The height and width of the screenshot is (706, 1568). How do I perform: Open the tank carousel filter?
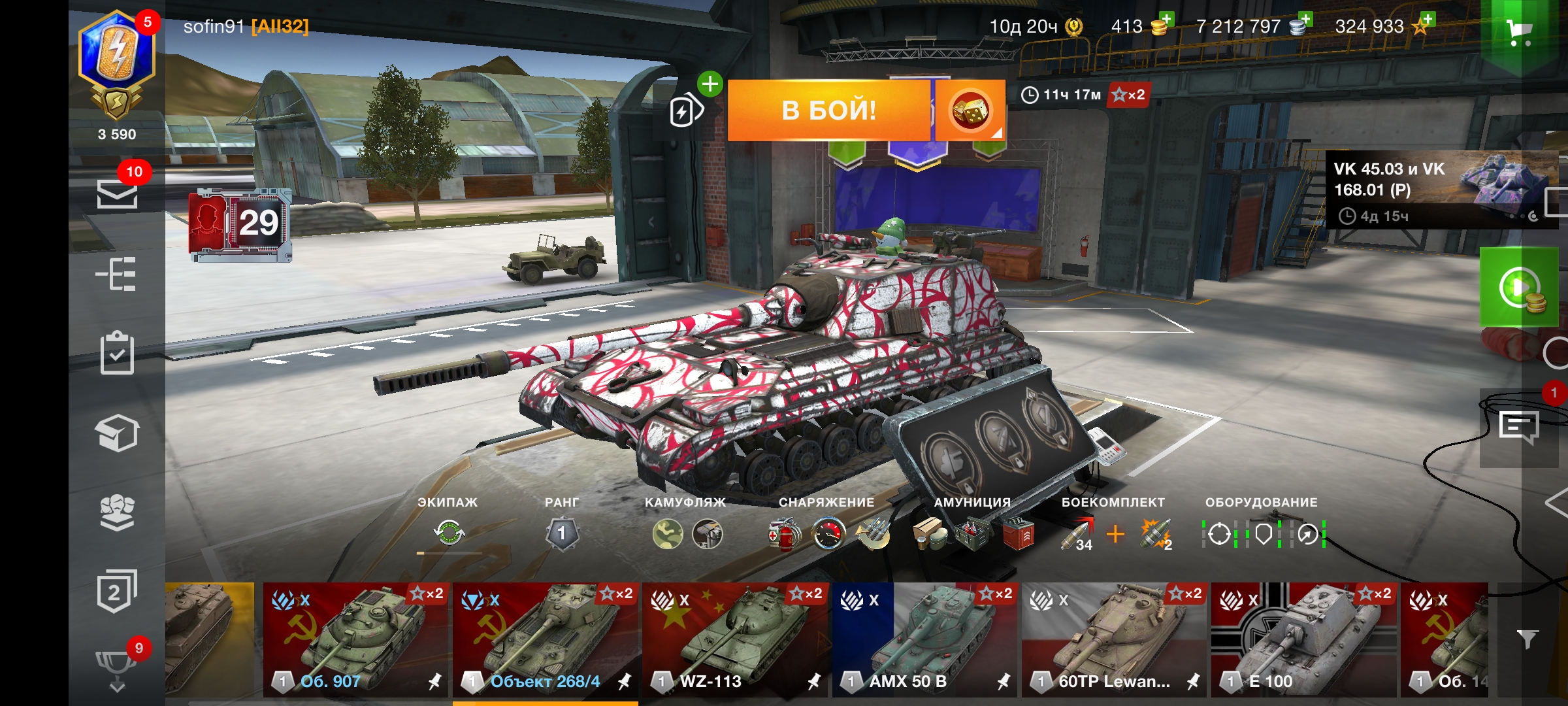pyautogui.click(x=1527, y=639)
